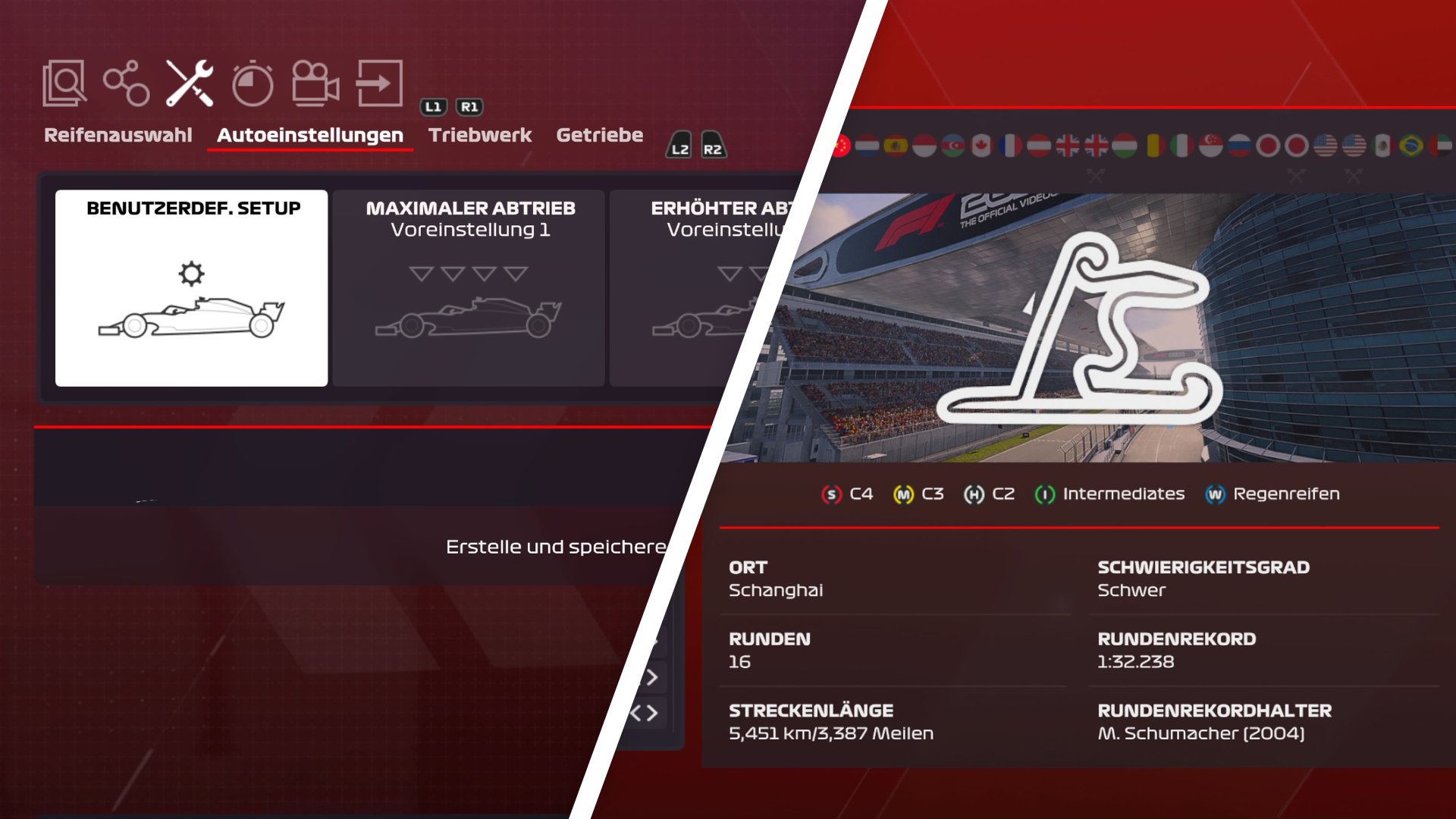Choose the Brazil flag track
The image size is (1456, 819).
[1411, 145]
